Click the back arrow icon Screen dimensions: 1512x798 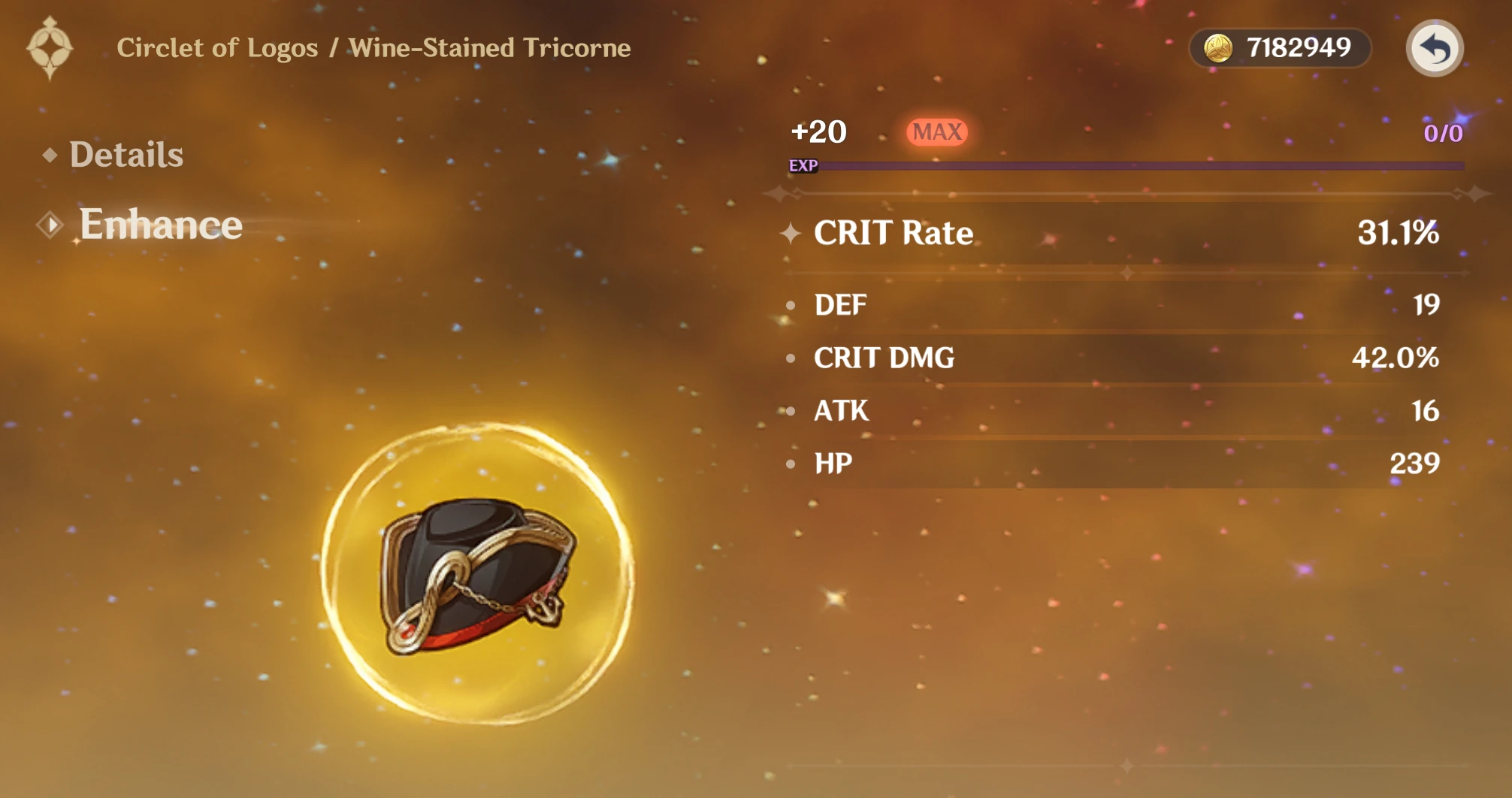tap(1435, 47)
